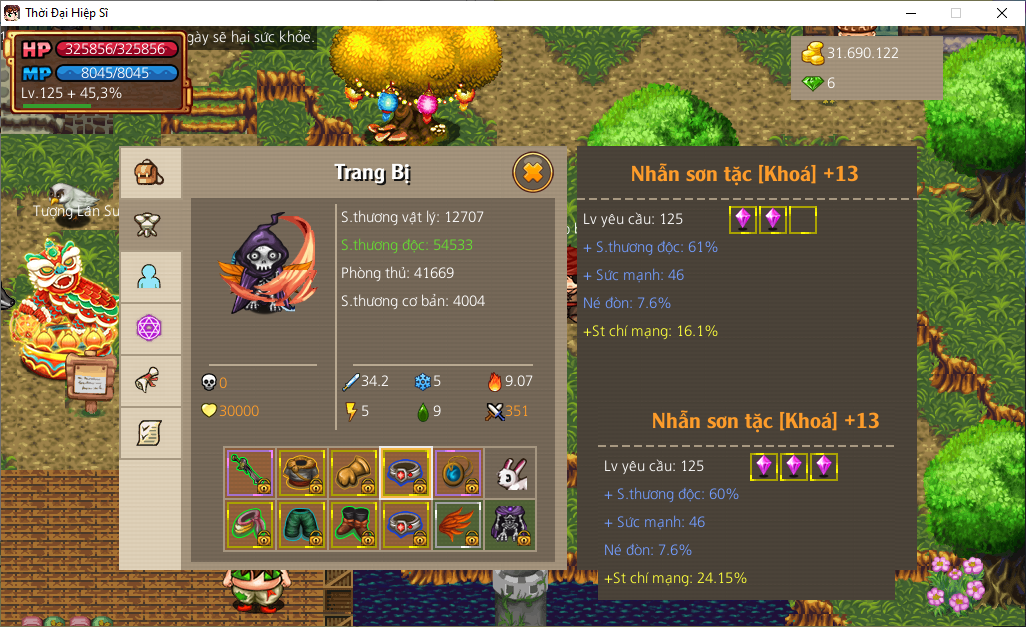Image resolution: width=1026 pixels, height=627 pixels.
Task: Choose the fur-collared chest armor slot
Action: point(302,473)
